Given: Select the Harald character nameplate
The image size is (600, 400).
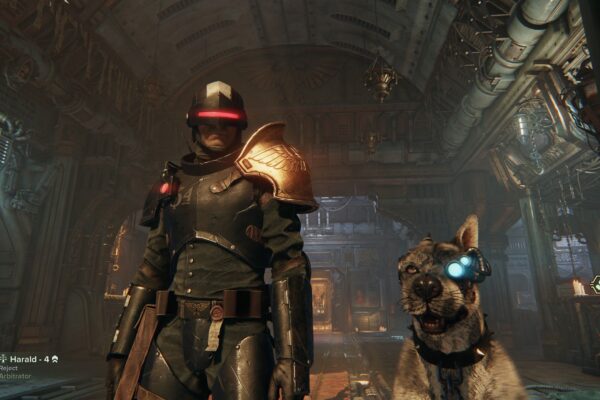Looking at the screenshot, I should (x=28, y=359).
